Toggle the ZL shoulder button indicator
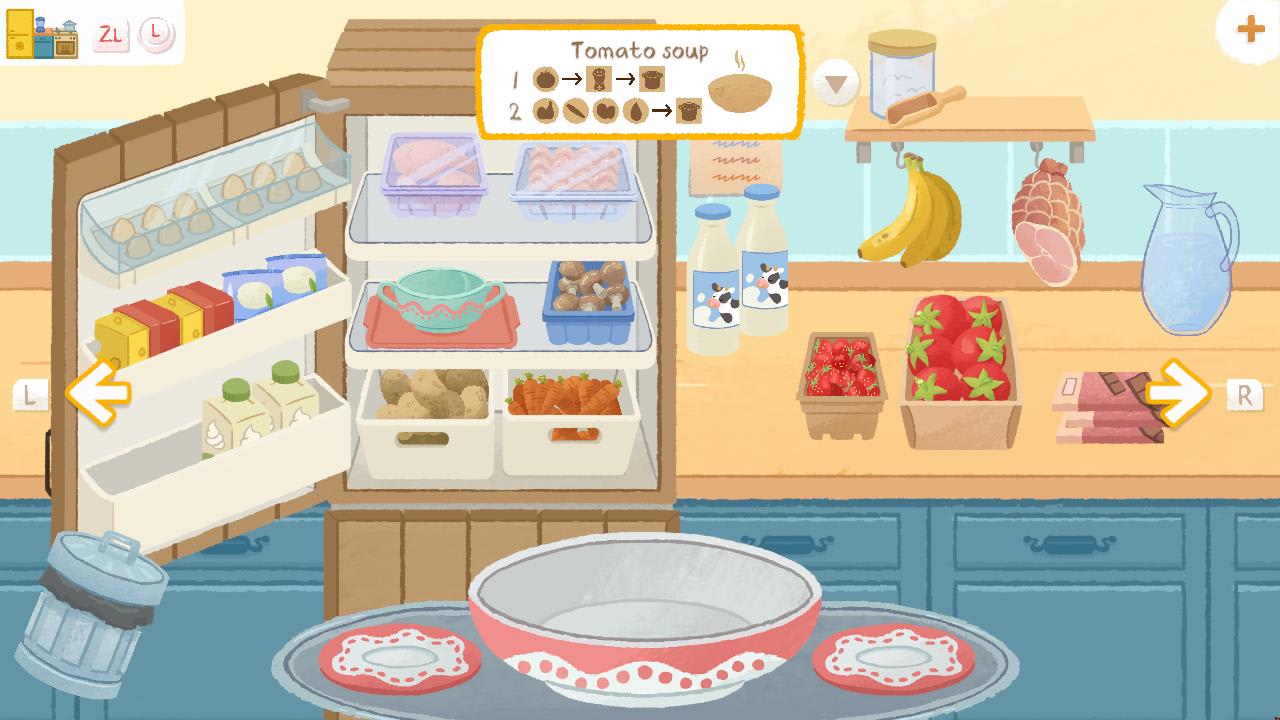Screen dimensions: 1280x720 (x=113, y=33)
